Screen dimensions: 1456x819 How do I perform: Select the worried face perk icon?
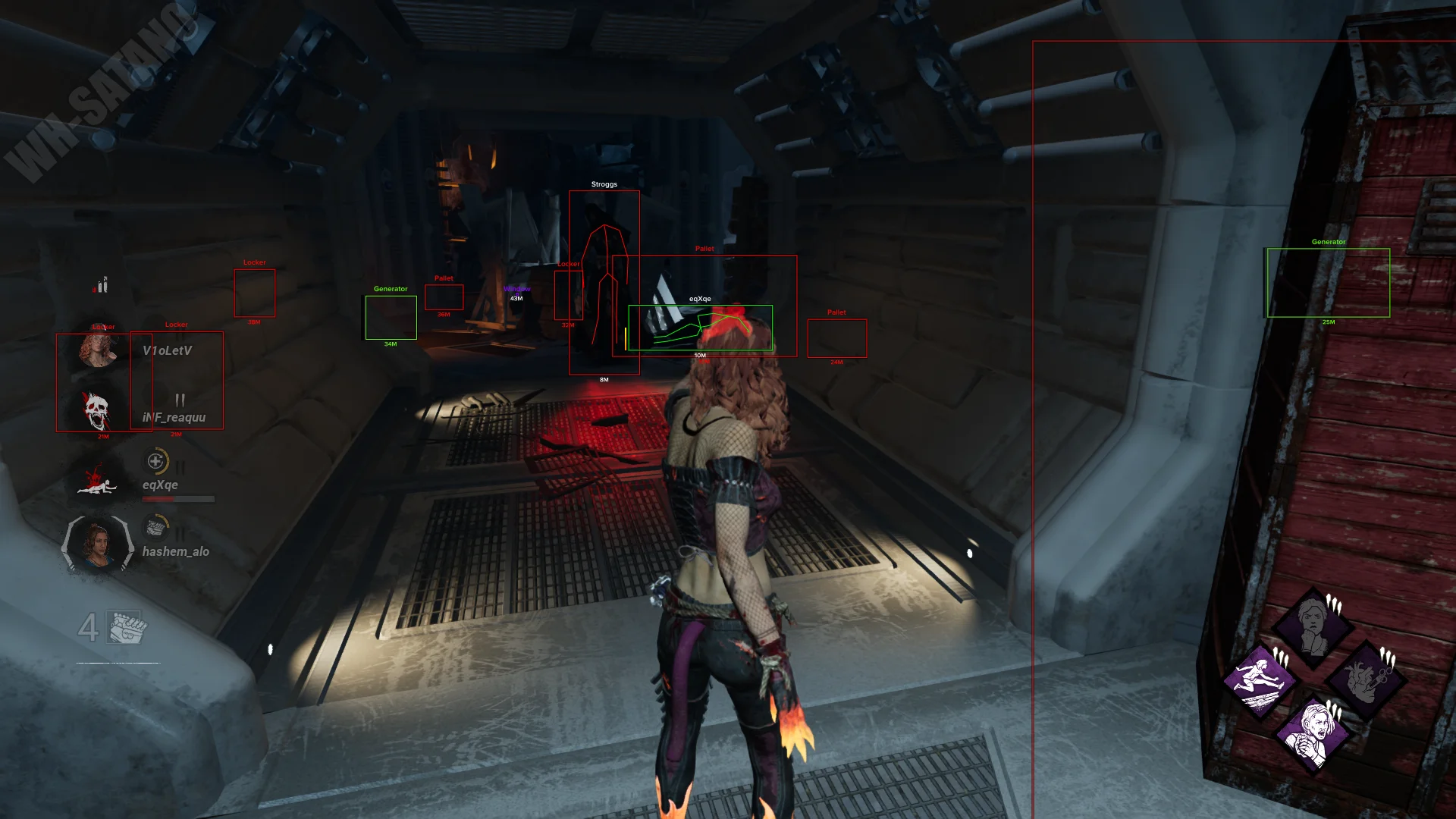[x=1313, y=626]
